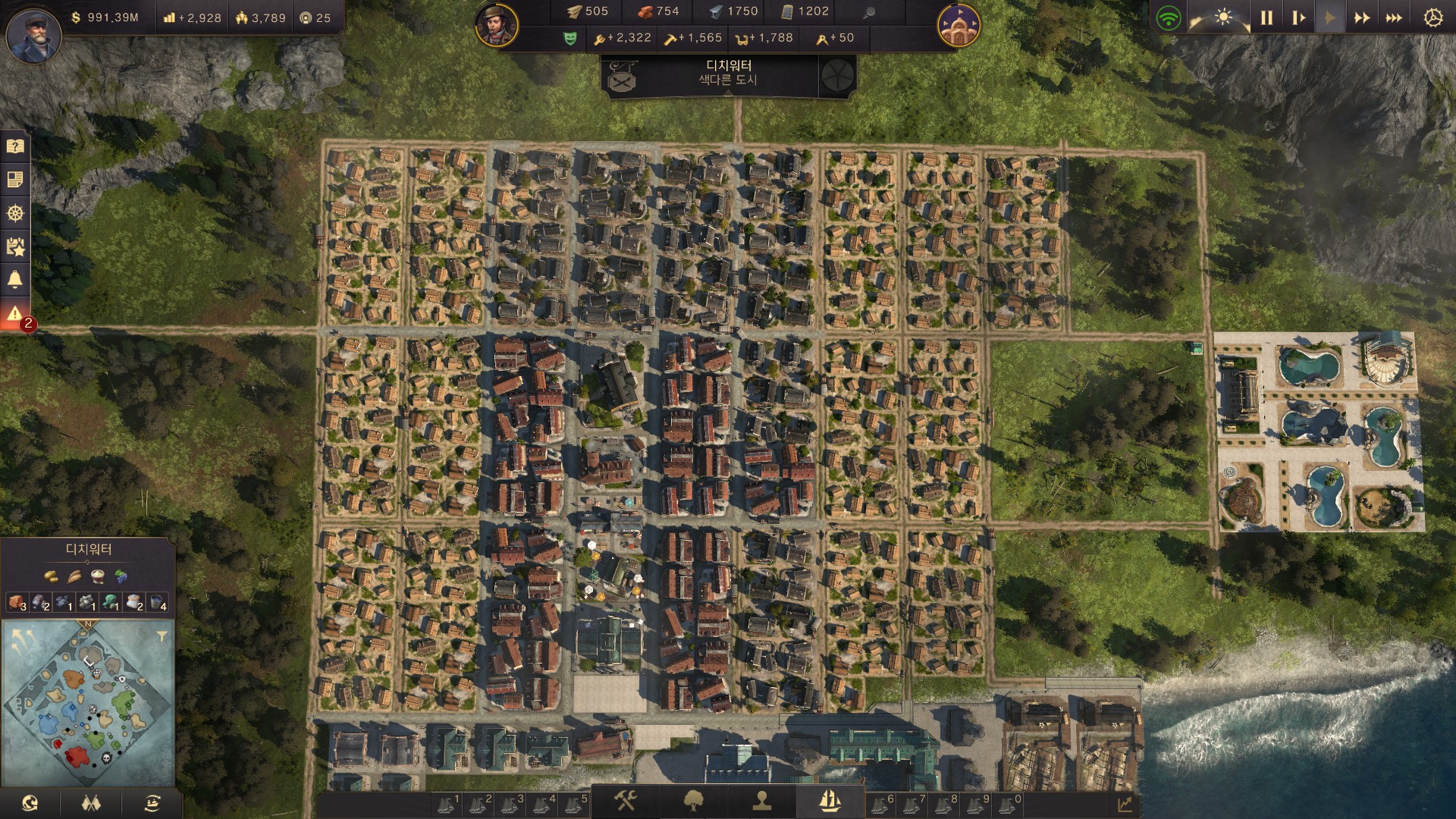
Task: Open the construction menu hammer-and-wrench tab
Action: [x=626, y=801]
